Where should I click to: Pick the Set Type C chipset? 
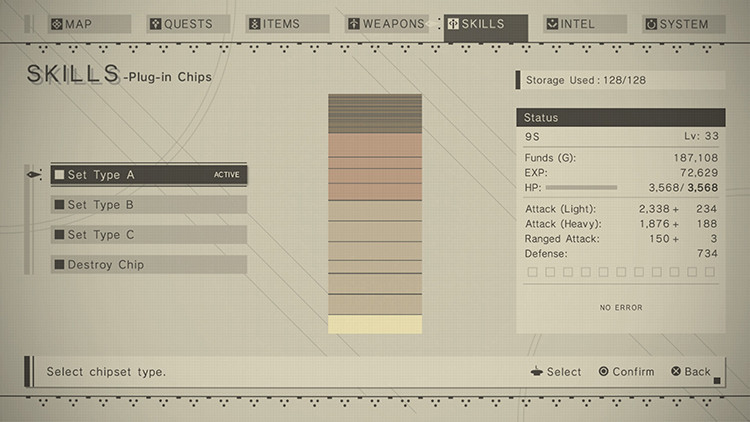(148, 235)
